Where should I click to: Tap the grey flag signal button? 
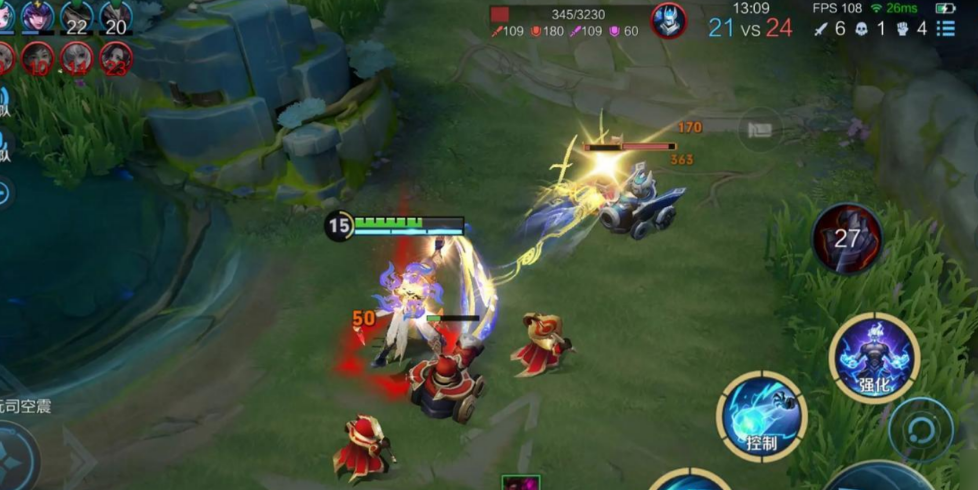point(759,129)
